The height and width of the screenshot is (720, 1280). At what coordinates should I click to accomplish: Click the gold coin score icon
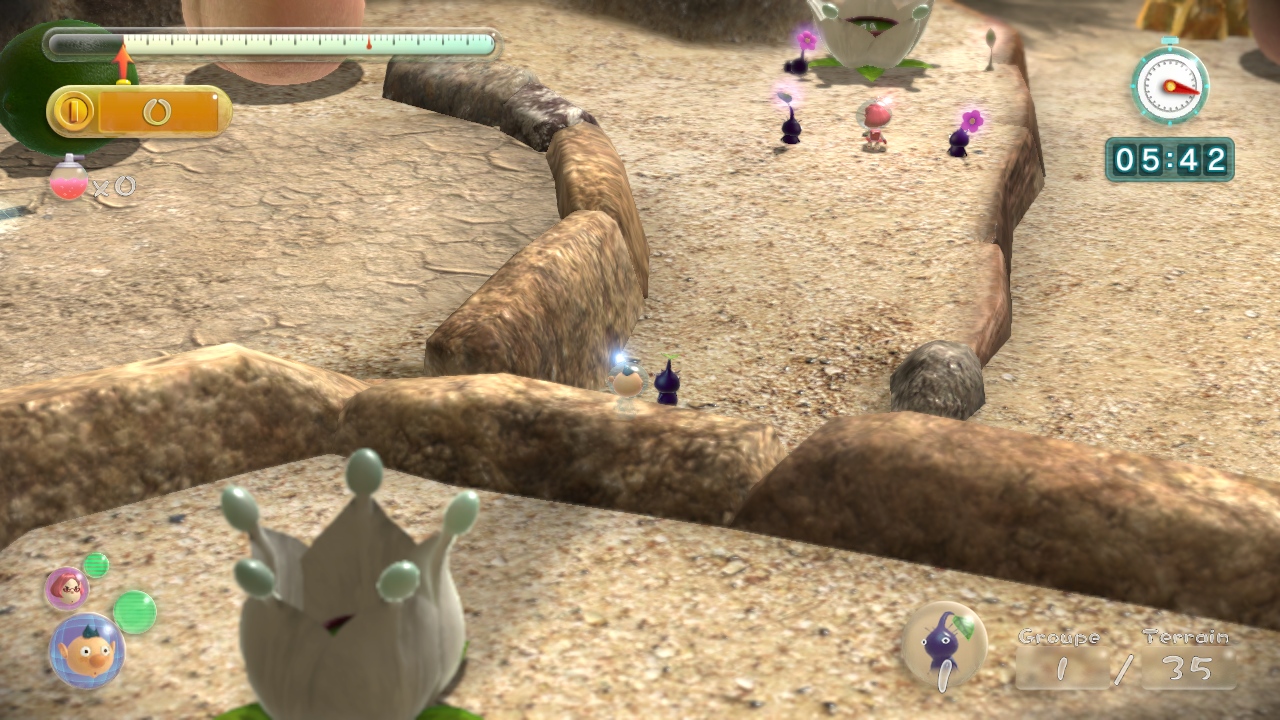tap(72, 111)
